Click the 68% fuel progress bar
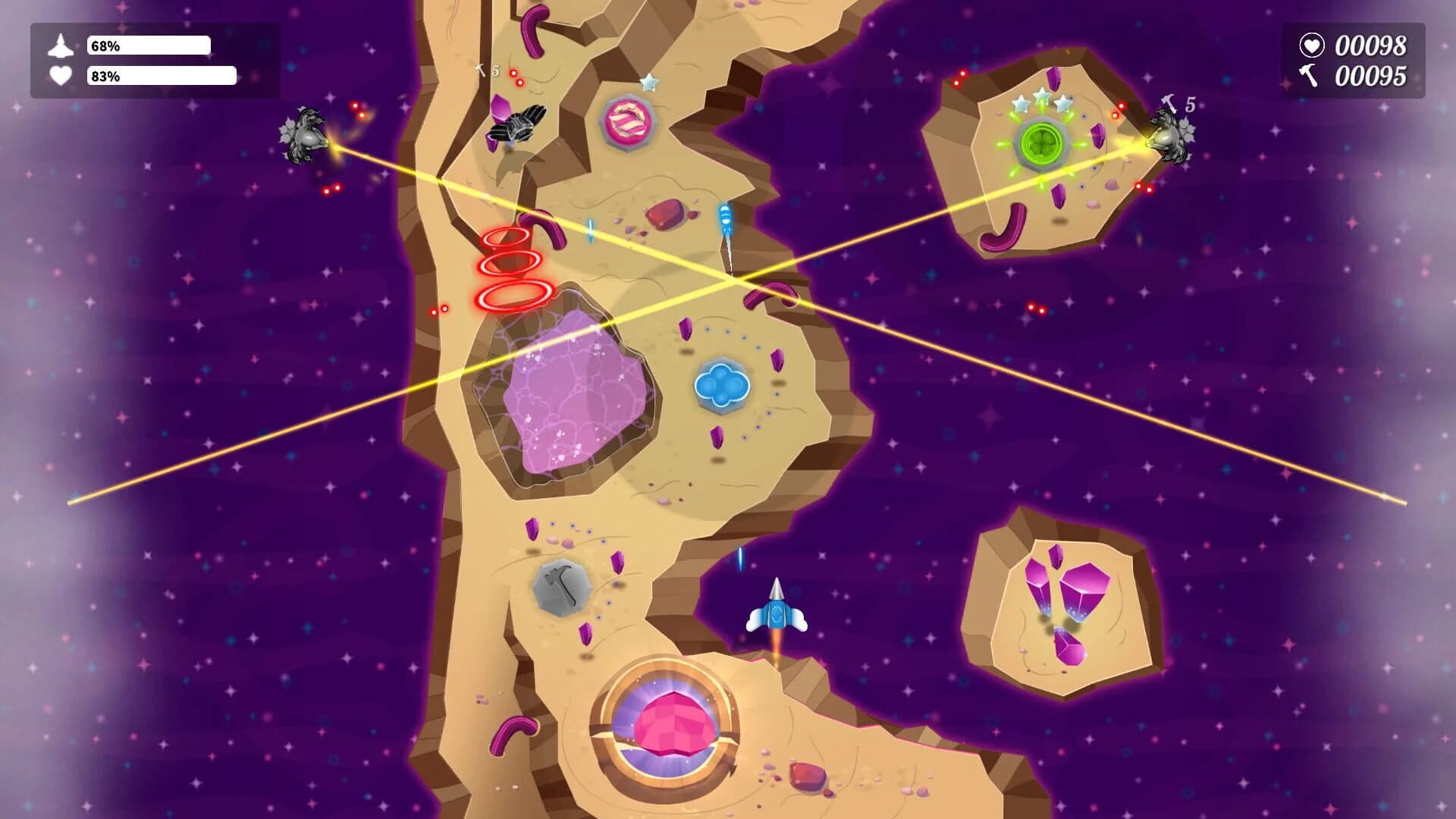The image size is (1456, 819). click(148, 45)
